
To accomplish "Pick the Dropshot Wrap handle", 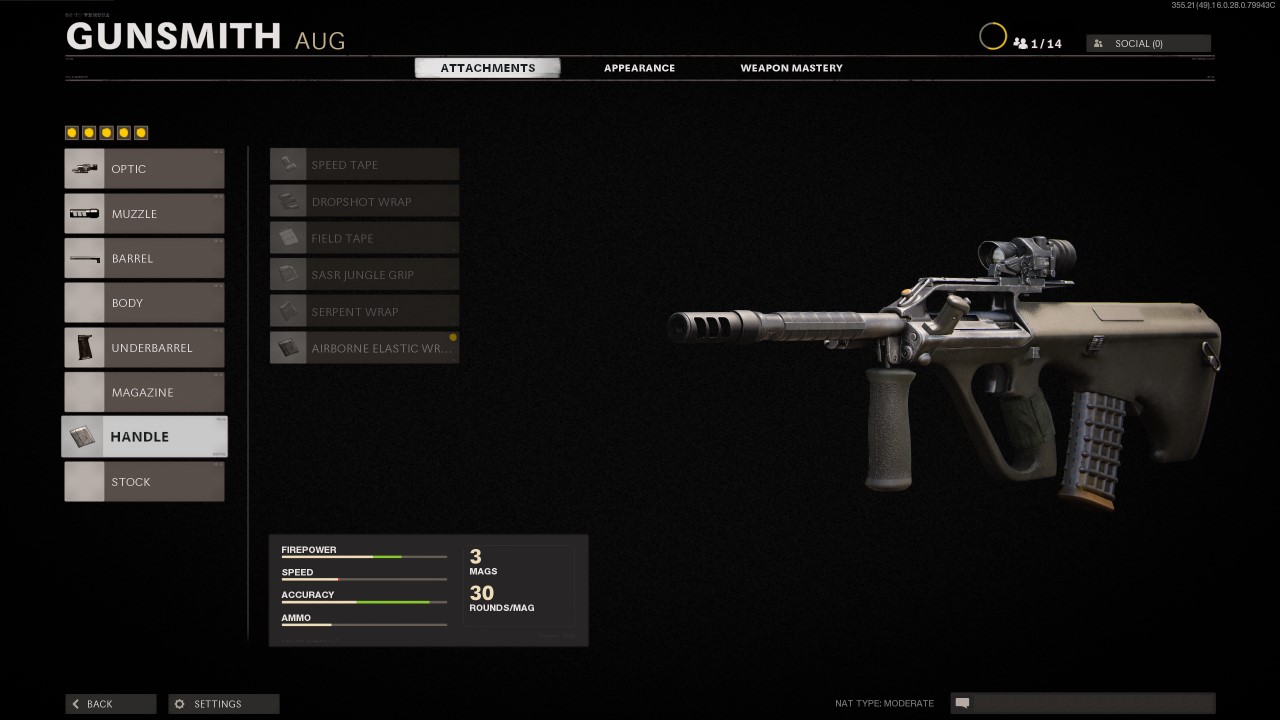I will click(364, 202).
